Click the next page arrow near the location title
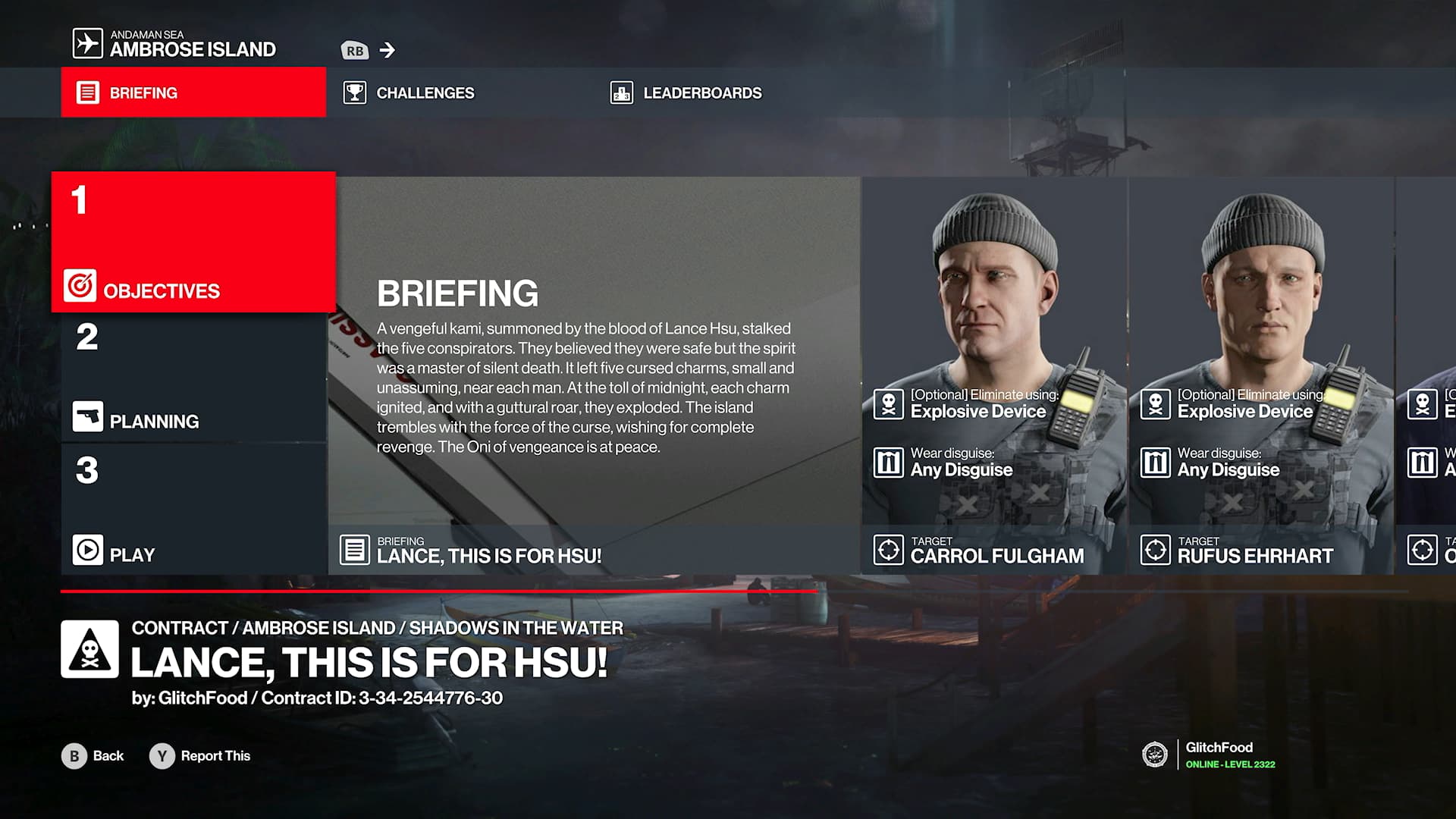1456x819 pixels. pyautogui.click(x=388, y=50)
